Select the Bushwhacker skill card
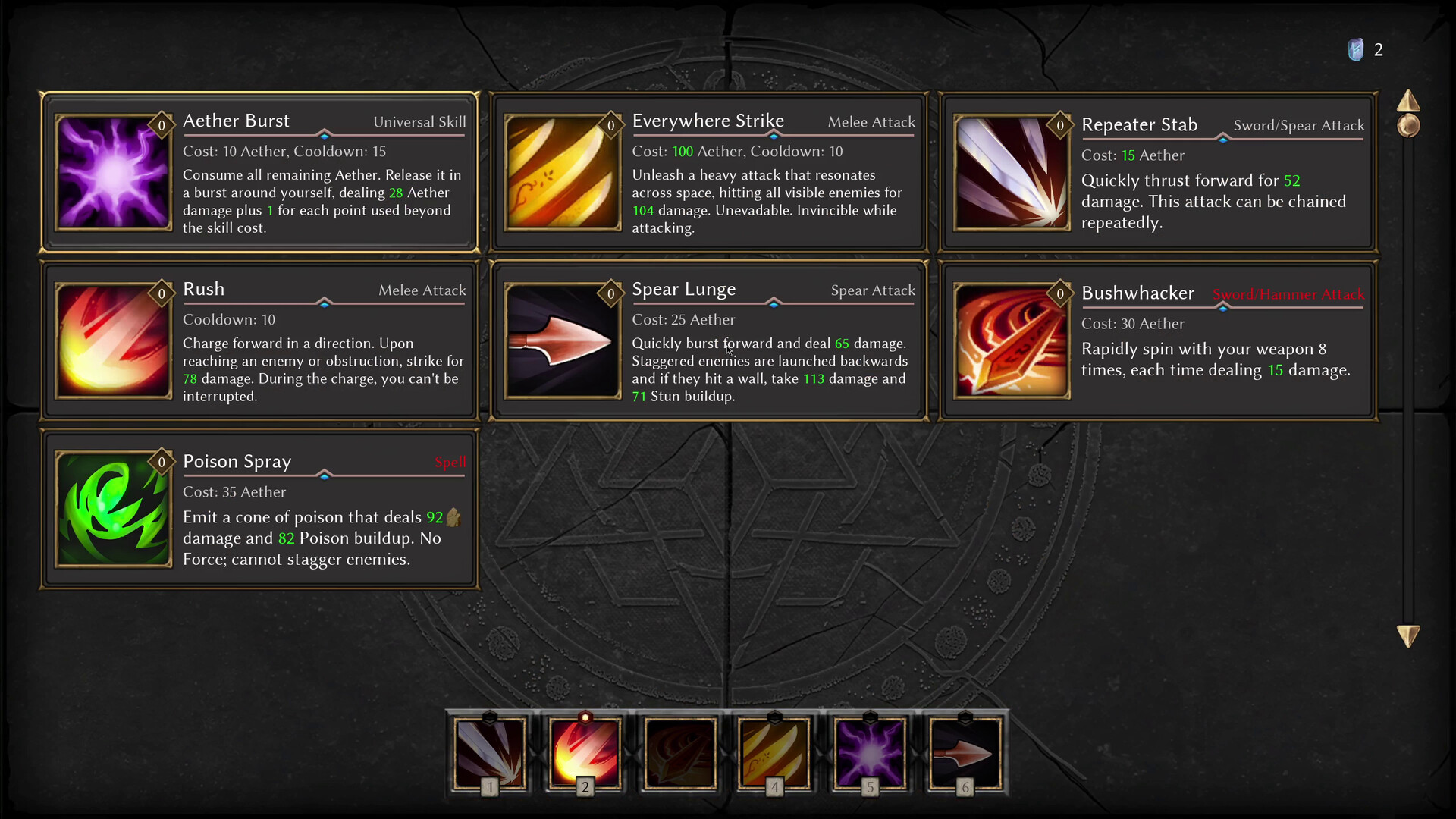Screen dimensions: 1456x819 click(1158, 341)
